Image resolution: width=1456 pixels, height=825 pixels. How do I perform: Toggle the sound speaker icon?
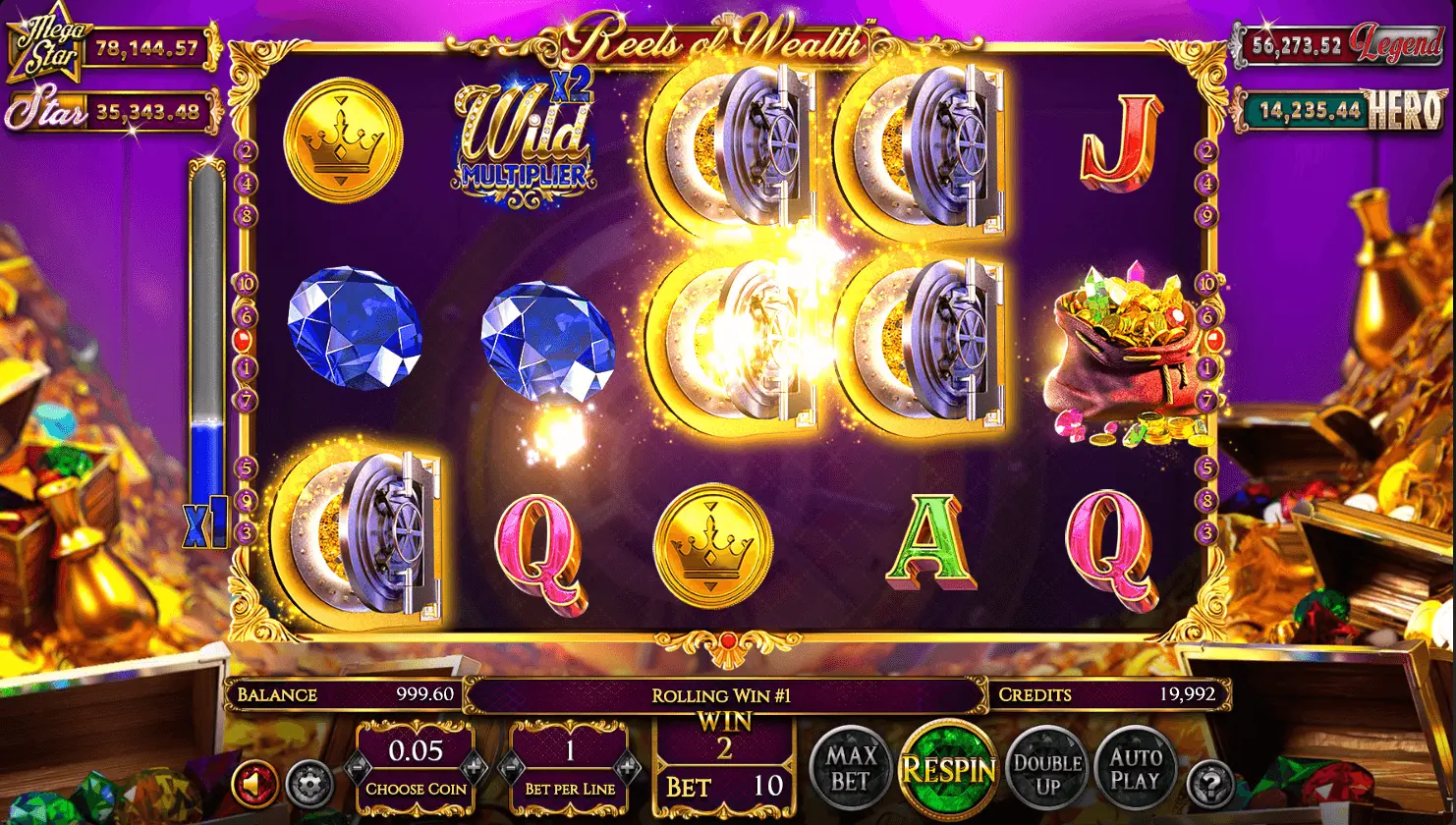coord(254,785)
